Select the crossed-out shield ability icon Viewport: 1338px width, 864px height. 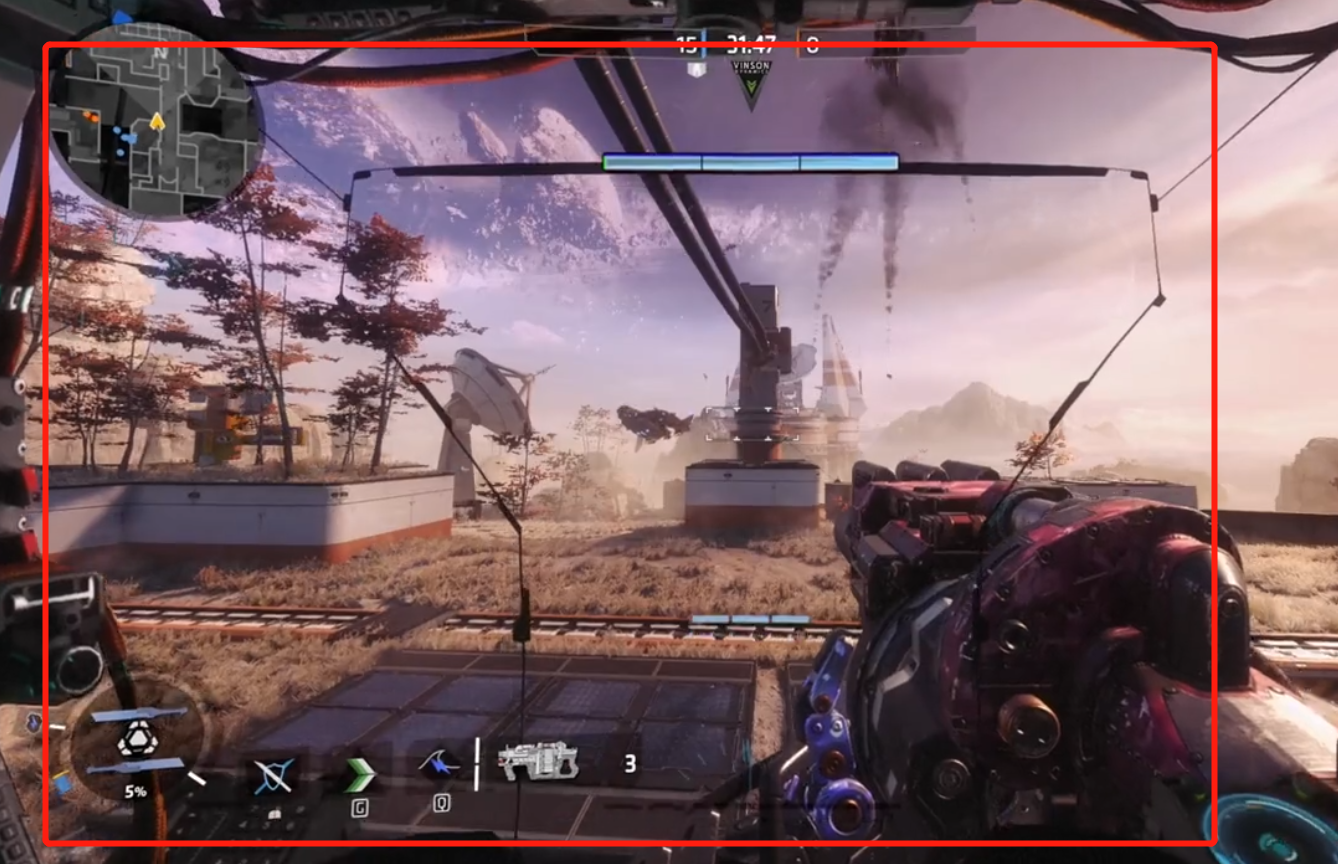pyautogui.click(x=272, y=774)
